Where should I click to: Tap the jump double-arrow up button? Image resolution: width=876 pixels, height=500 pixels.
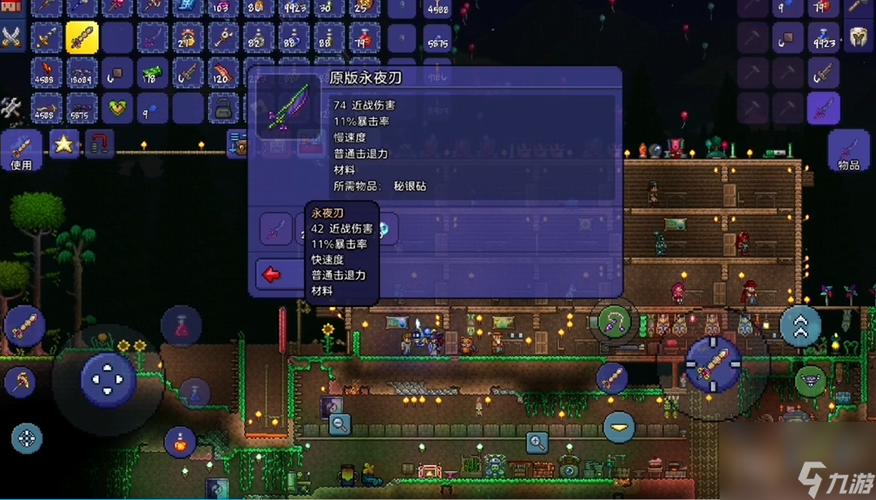click(x=800, y=325)
